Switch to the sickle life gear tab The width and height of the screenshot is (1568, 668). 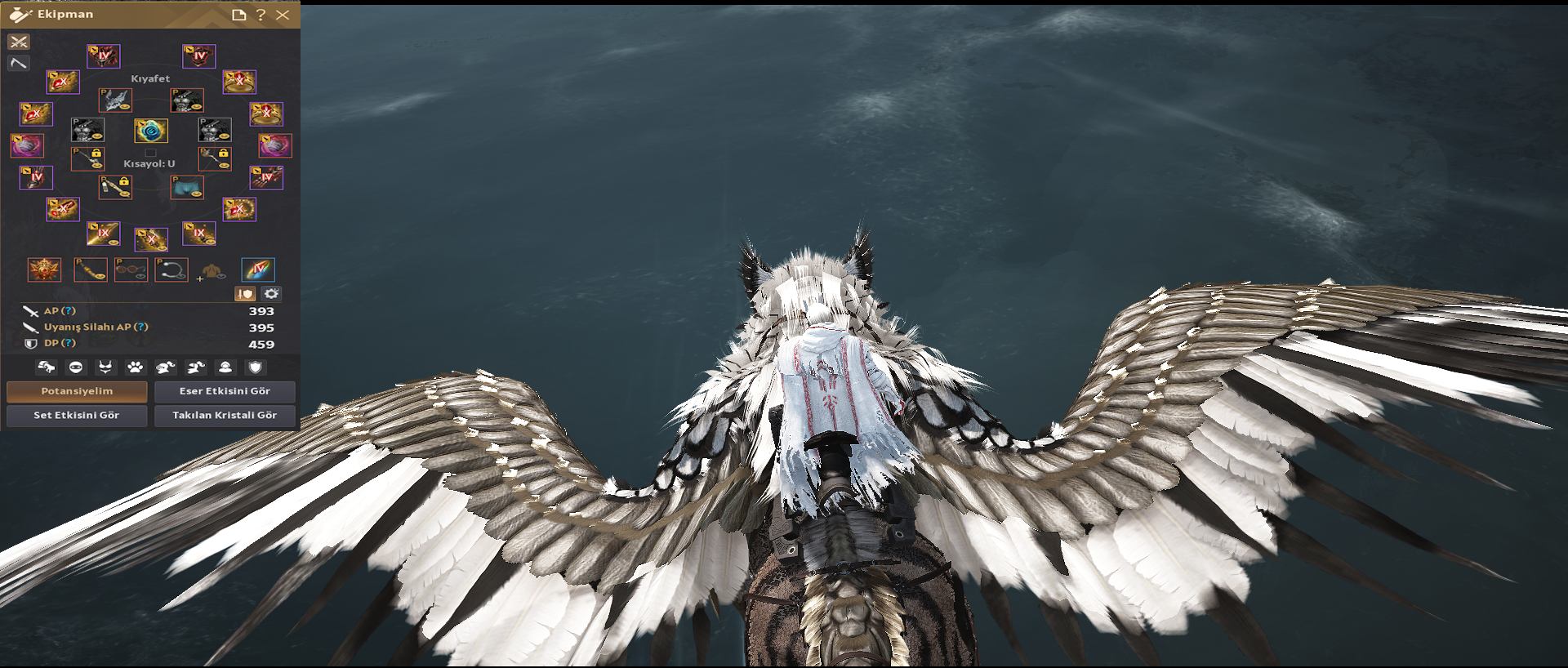point(19,63)
